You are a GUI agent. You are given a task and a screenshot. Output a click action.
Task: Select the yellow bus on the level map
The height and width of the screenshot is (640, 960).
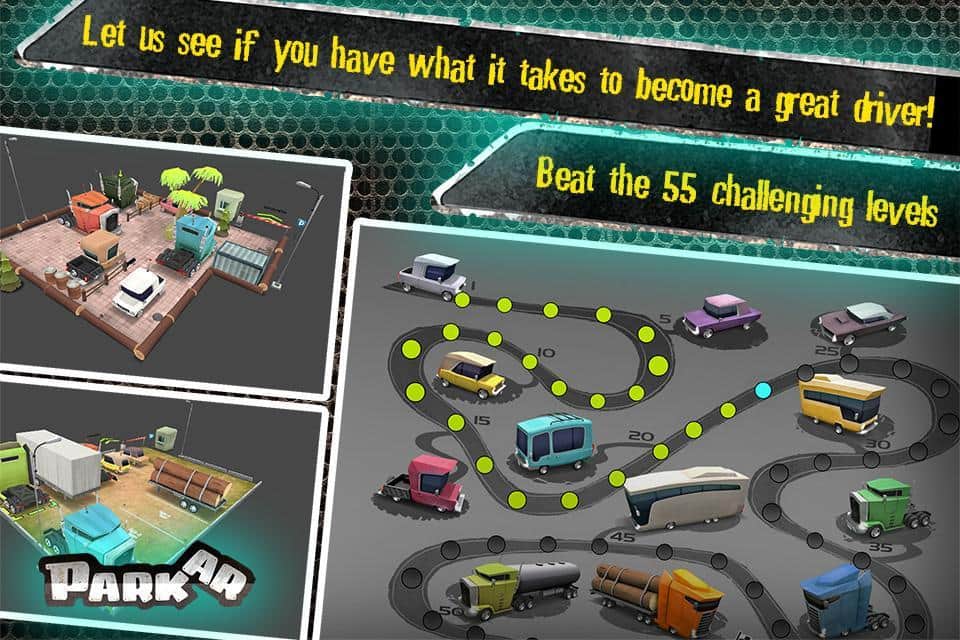click(x=841, y=401)
